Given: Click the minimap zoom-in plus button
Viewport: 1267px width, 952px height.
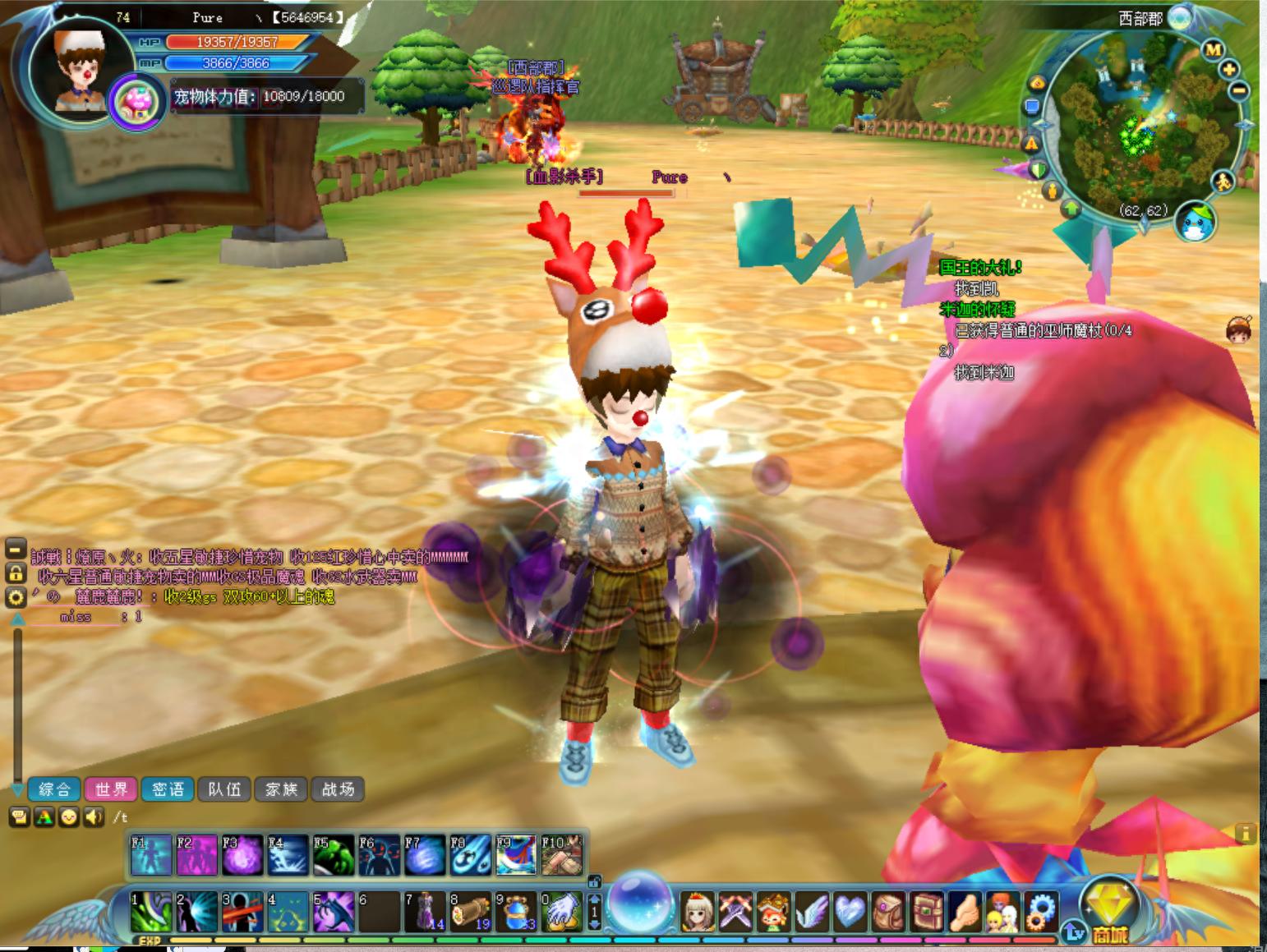Looking at the screenshot, I should click(x=1228, y=69).
